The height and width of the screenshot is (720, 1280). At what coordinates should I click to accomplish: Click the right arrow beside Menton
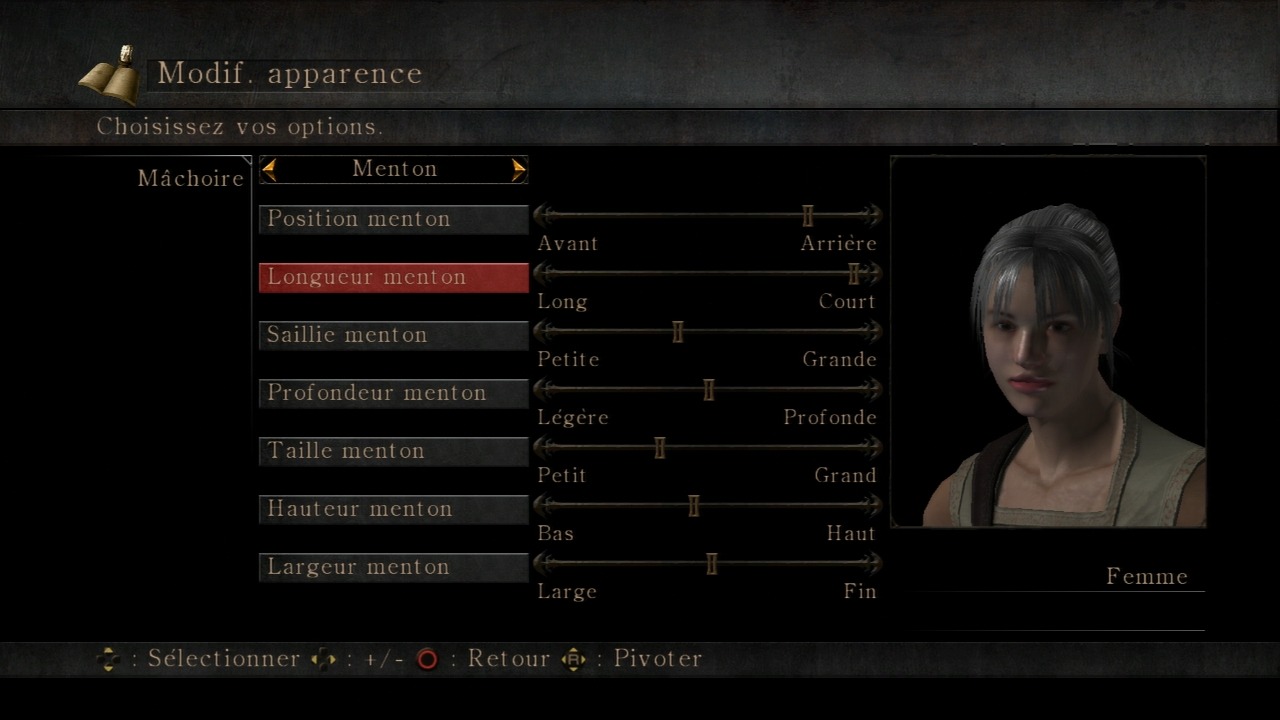(x=518, y=170)
